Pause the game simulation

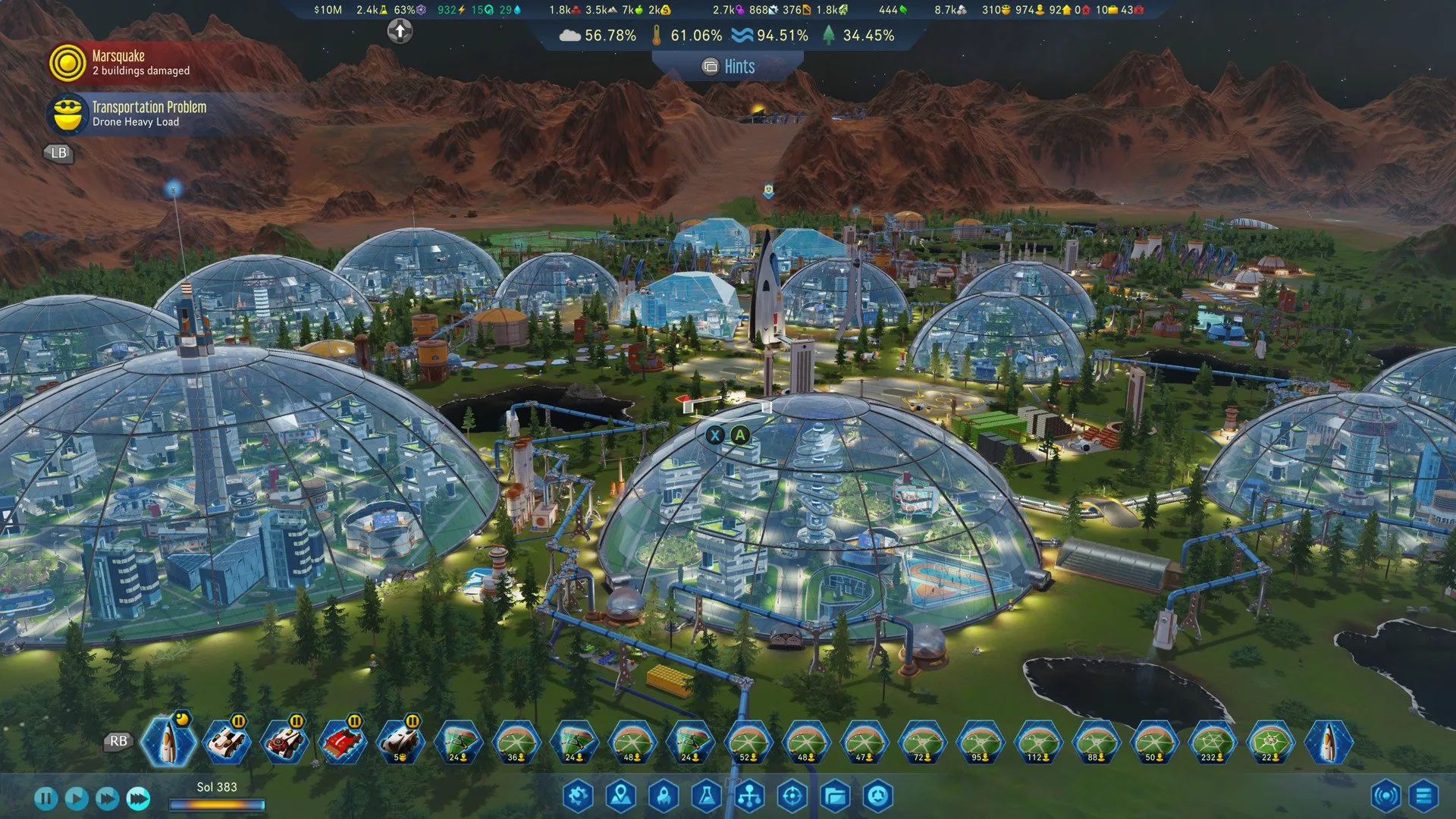tap(45, 799)
